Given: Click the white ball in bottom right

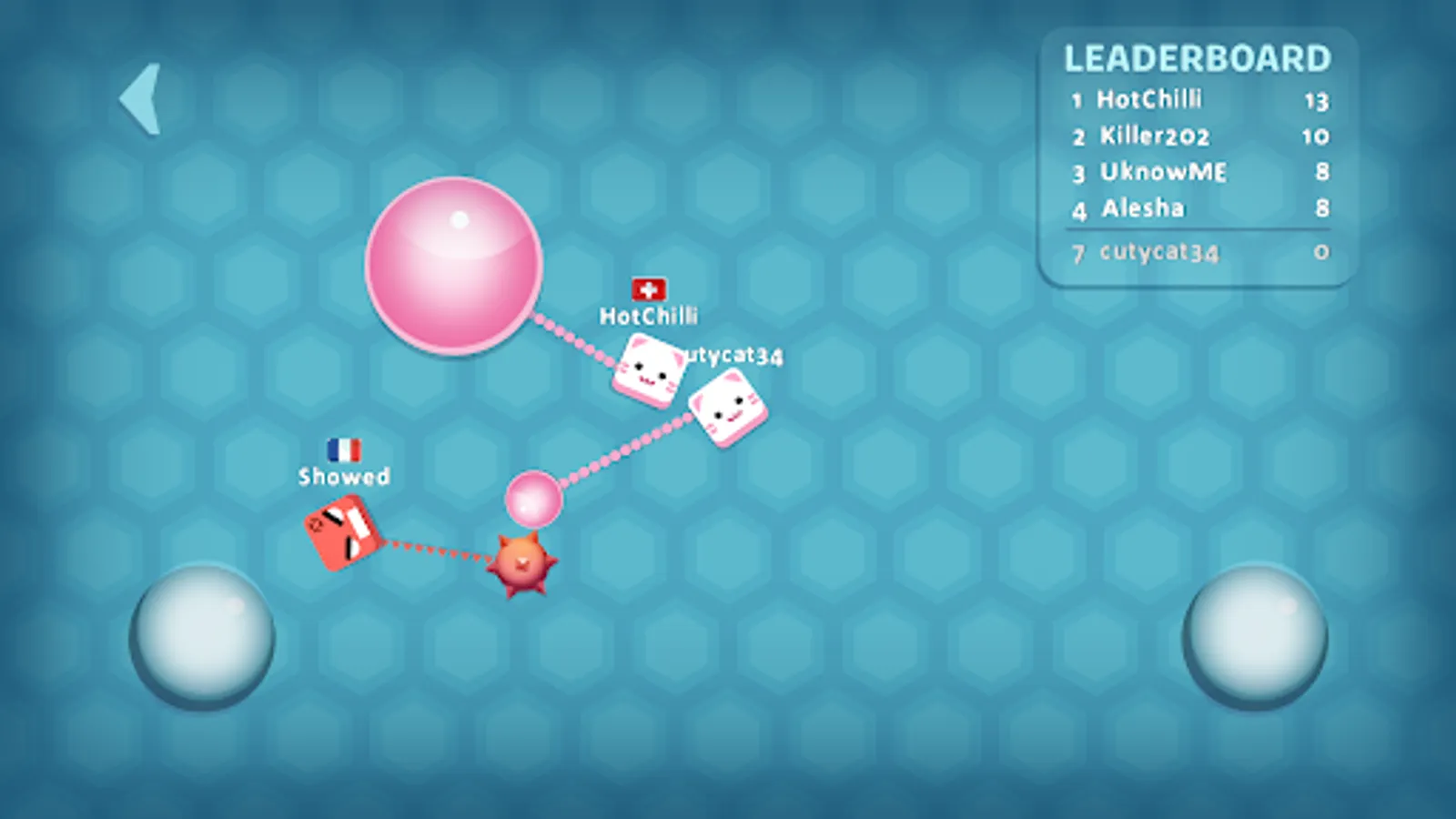Looking at the screenshot, I should point(1254,634).
